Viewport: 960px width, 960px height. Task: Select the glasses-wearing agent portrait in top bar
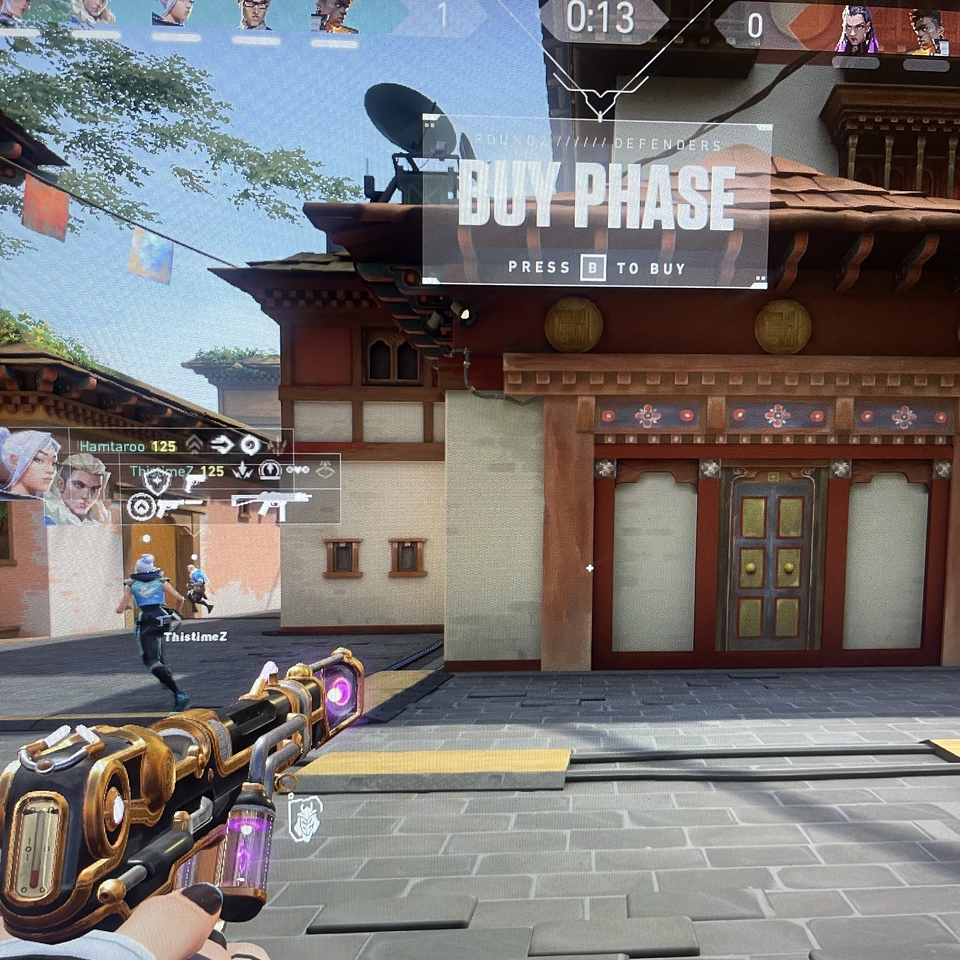tap(256, 15)
